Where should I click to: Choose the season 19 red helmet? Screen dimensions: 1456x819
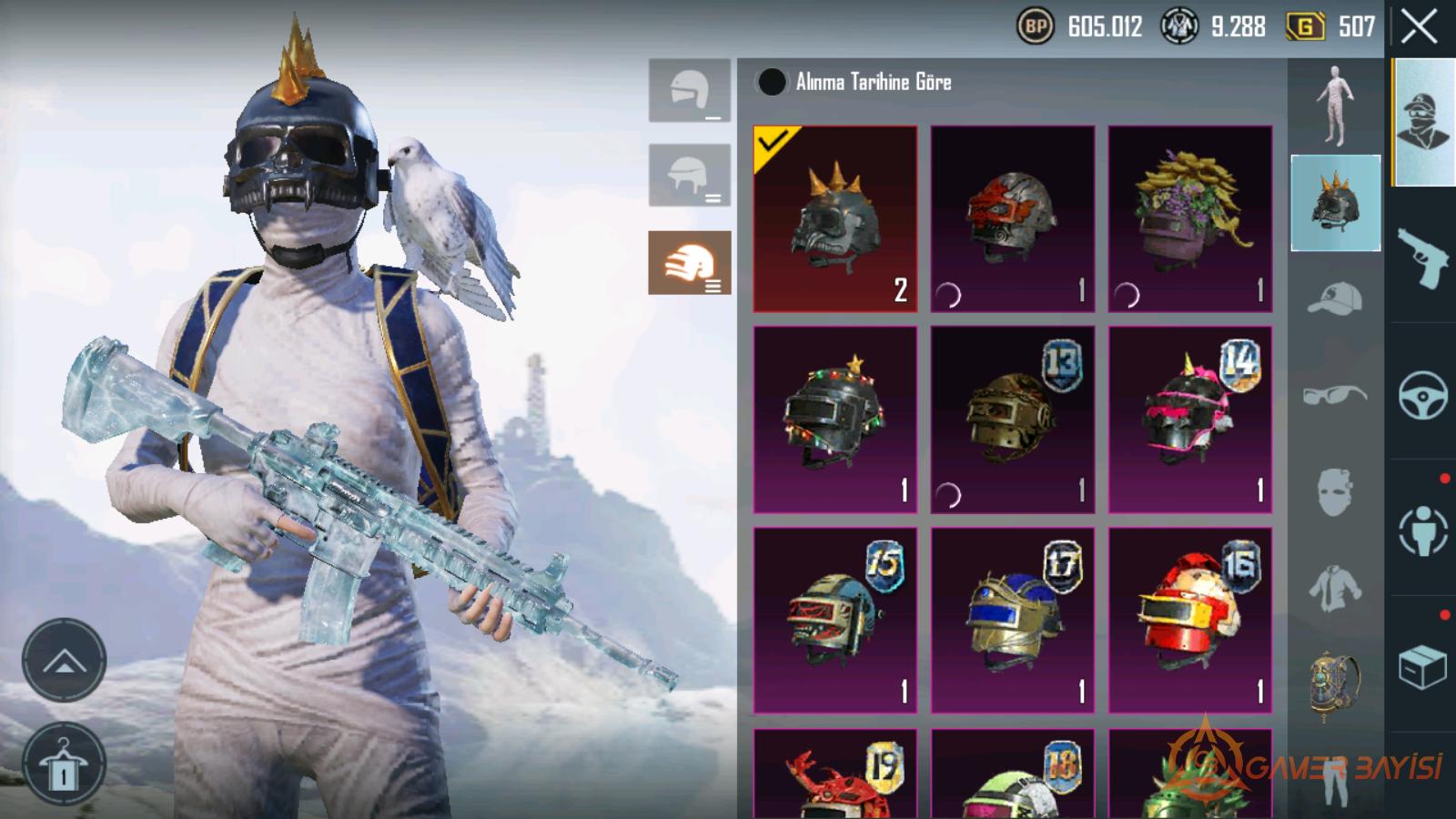tap(834, 773)
